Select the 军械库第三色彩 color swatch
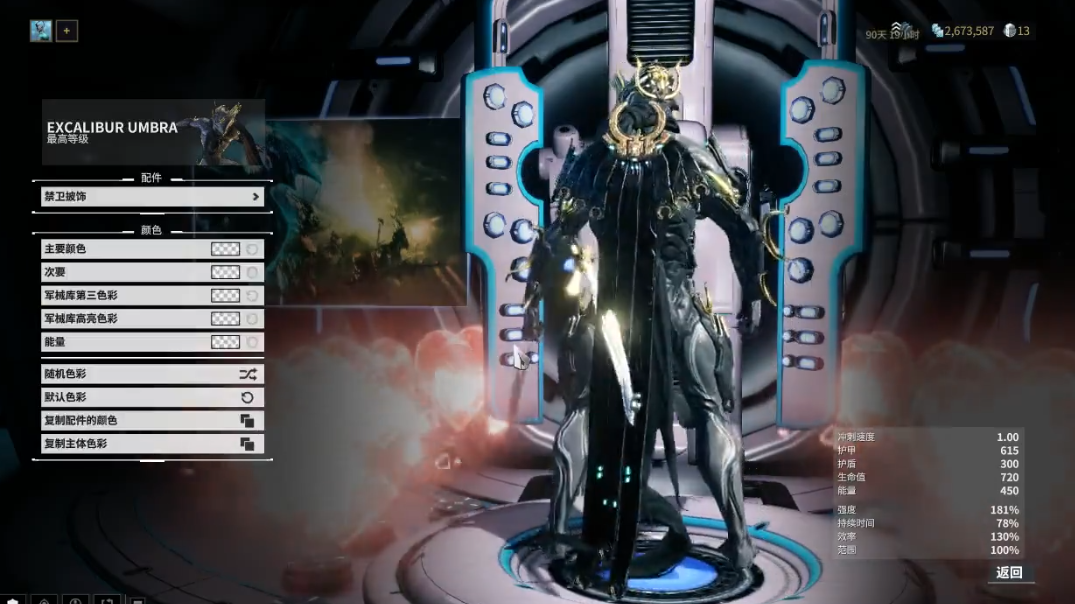This screenshot has width=1075, height=604. click(225, 295)
